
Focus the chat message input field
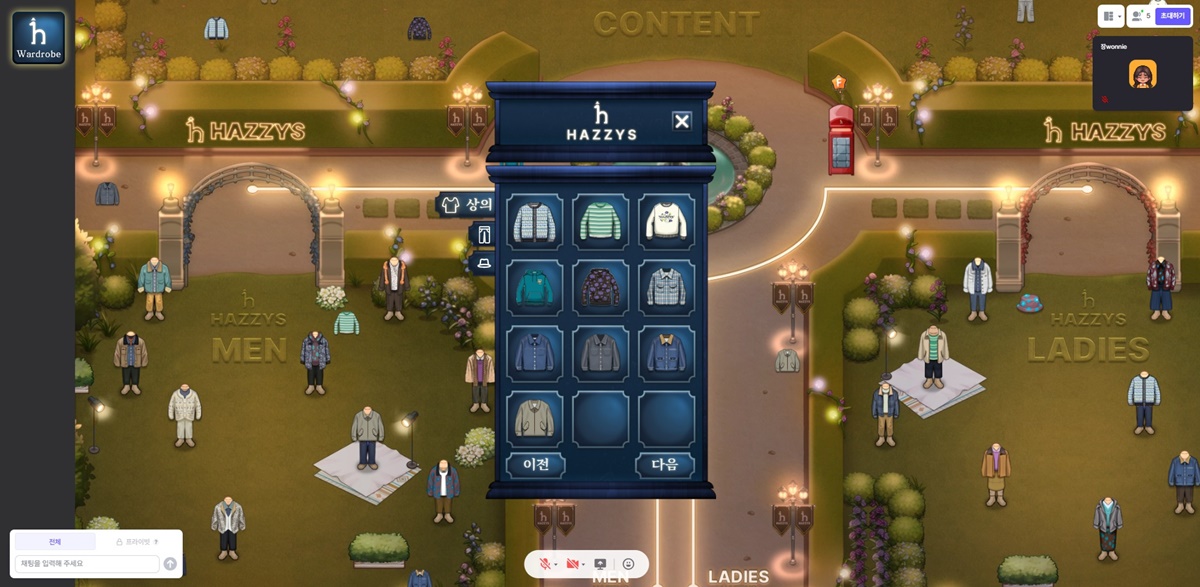pyautogui.click(x=87, y=564)
